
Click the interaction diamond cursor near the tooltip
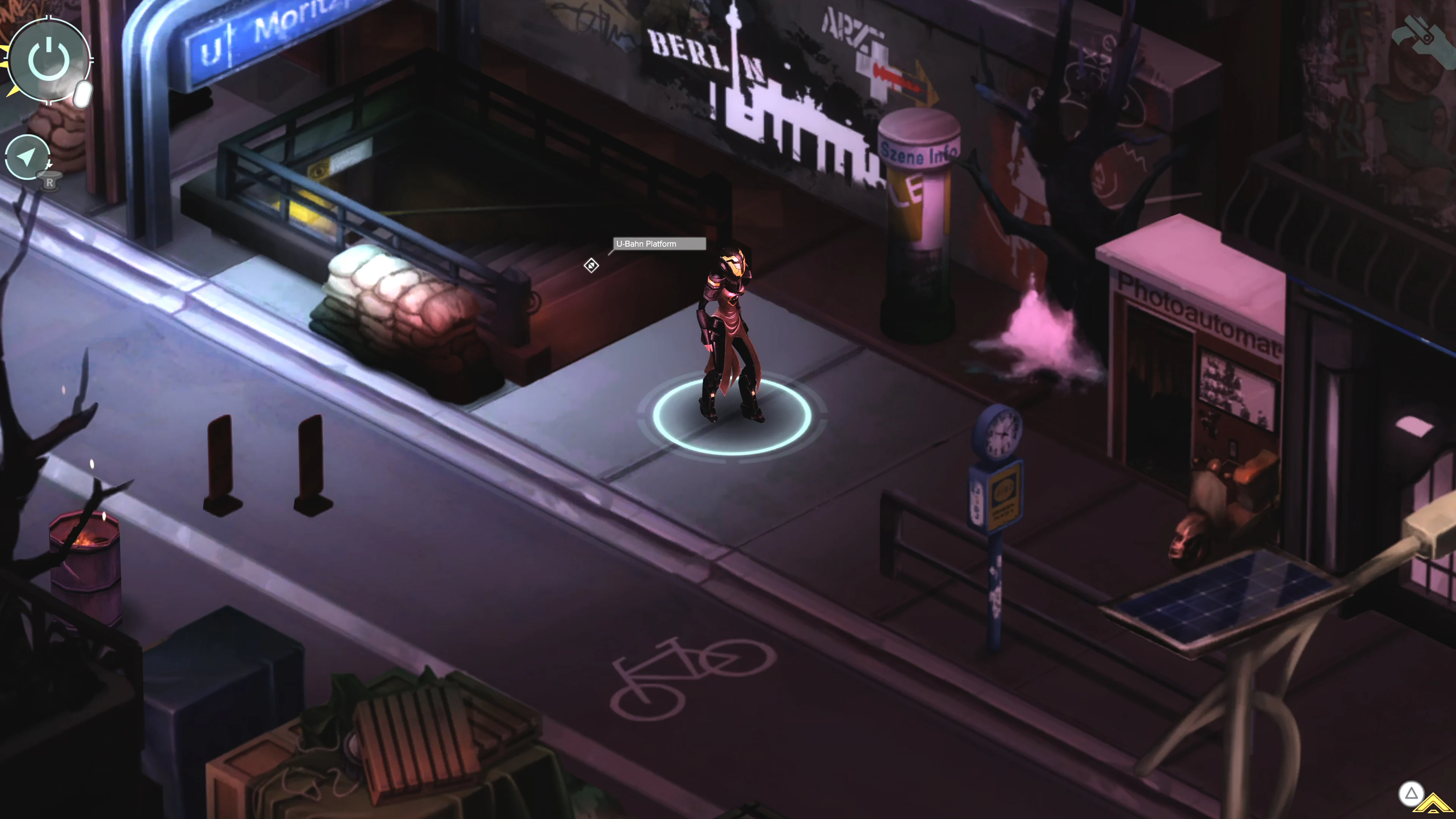[x=591, y=266]
